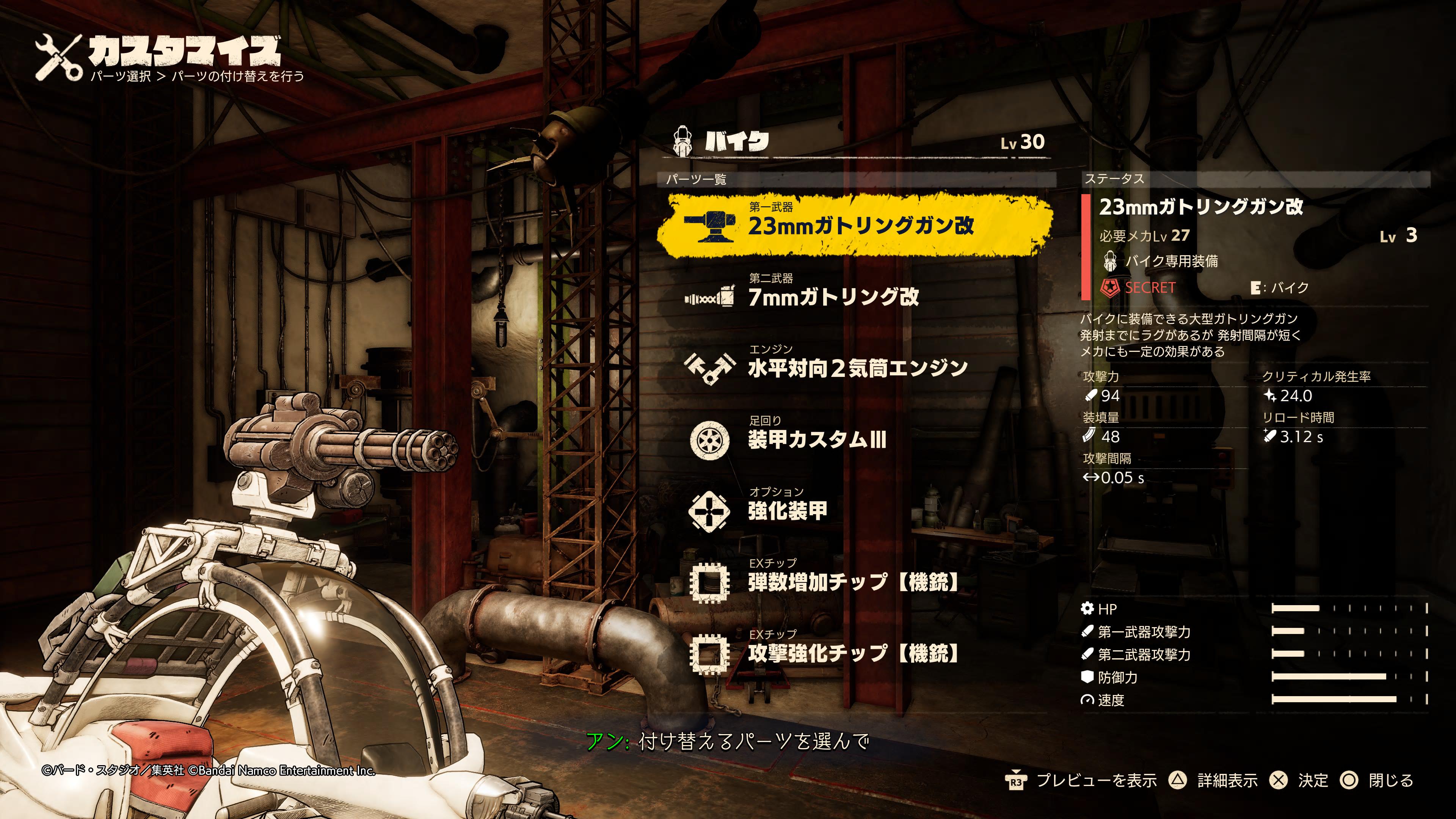Pick the 強化装甲 option part
1456x819 pixels.
tap(788, 510)
